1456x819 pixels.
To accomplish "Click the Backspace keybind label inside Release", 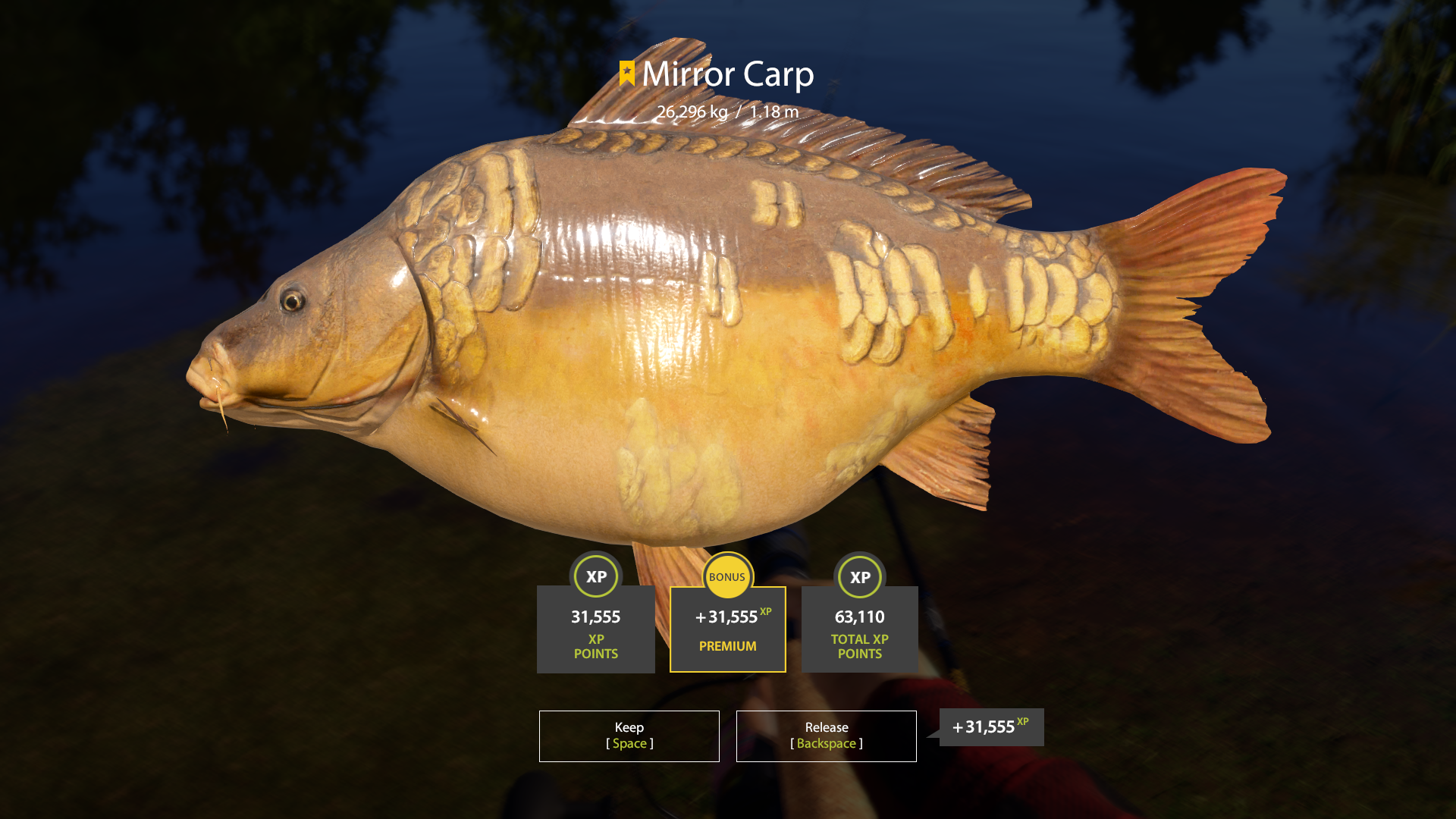I will click(x=825, y=744).
